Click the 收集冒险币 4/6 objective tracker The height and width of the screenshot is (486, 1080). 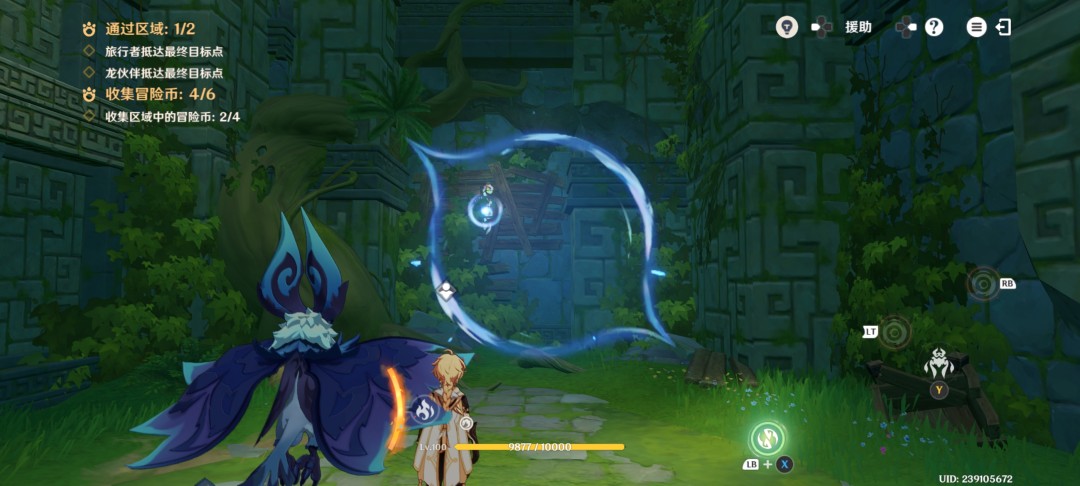[x=159, y=95]
